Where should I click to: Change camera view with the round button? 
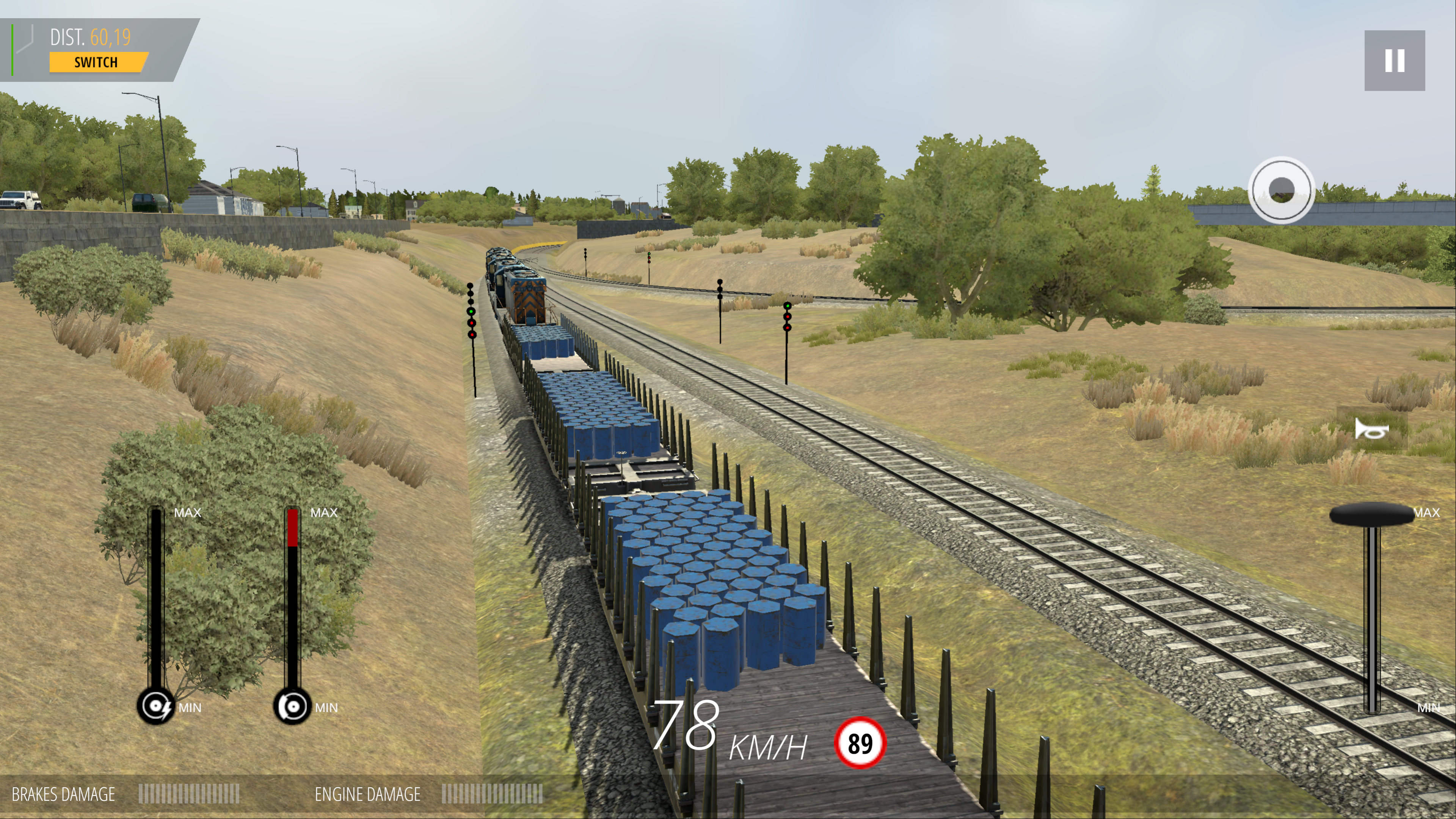[1281, 190]
